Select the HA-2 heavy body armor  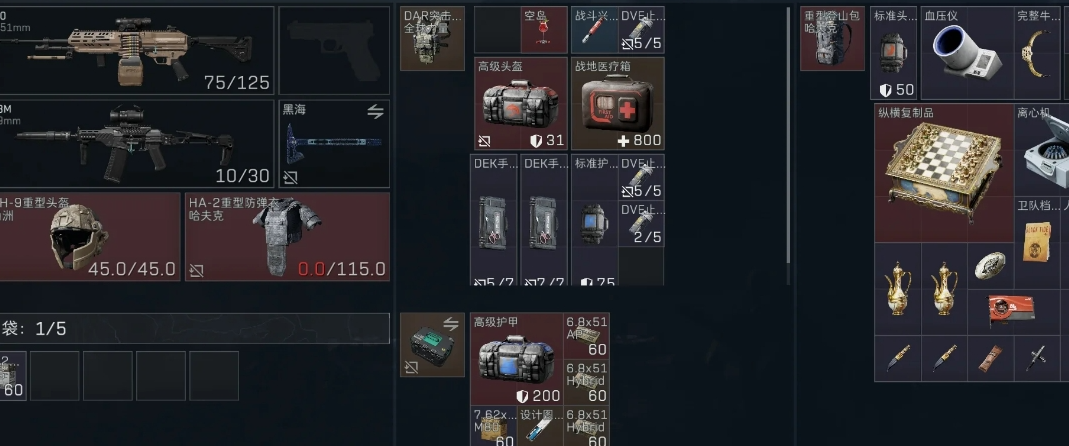287,237
